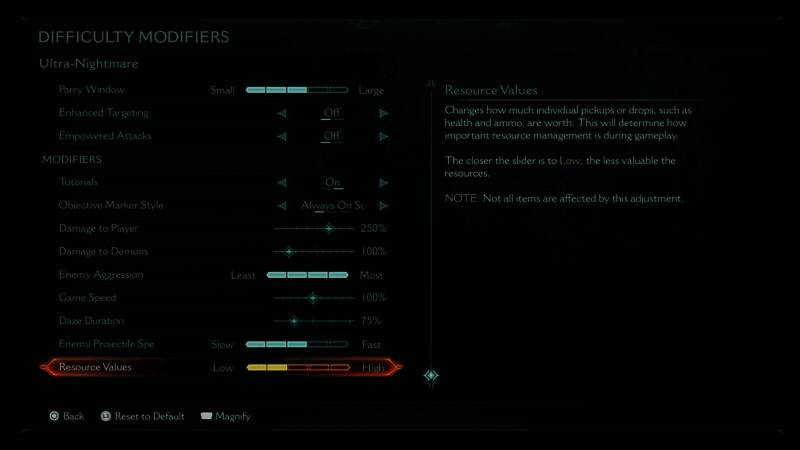This screenshot has width=800, height=450.
Task: Click the left arrow for Empowered Attacks
Action: [x=282, y=136]
